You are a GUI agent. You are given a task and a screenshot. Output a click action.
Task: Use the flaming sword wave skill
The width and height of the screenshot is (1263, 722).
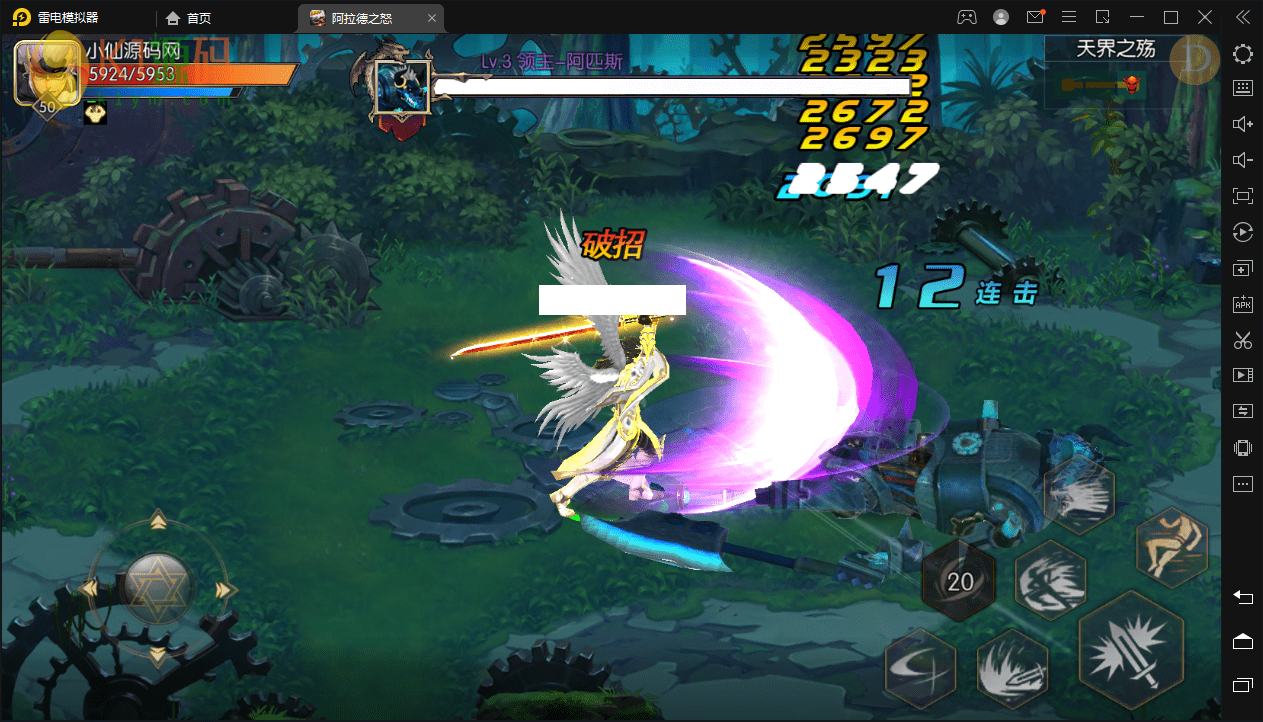[x=1012, y=668]
